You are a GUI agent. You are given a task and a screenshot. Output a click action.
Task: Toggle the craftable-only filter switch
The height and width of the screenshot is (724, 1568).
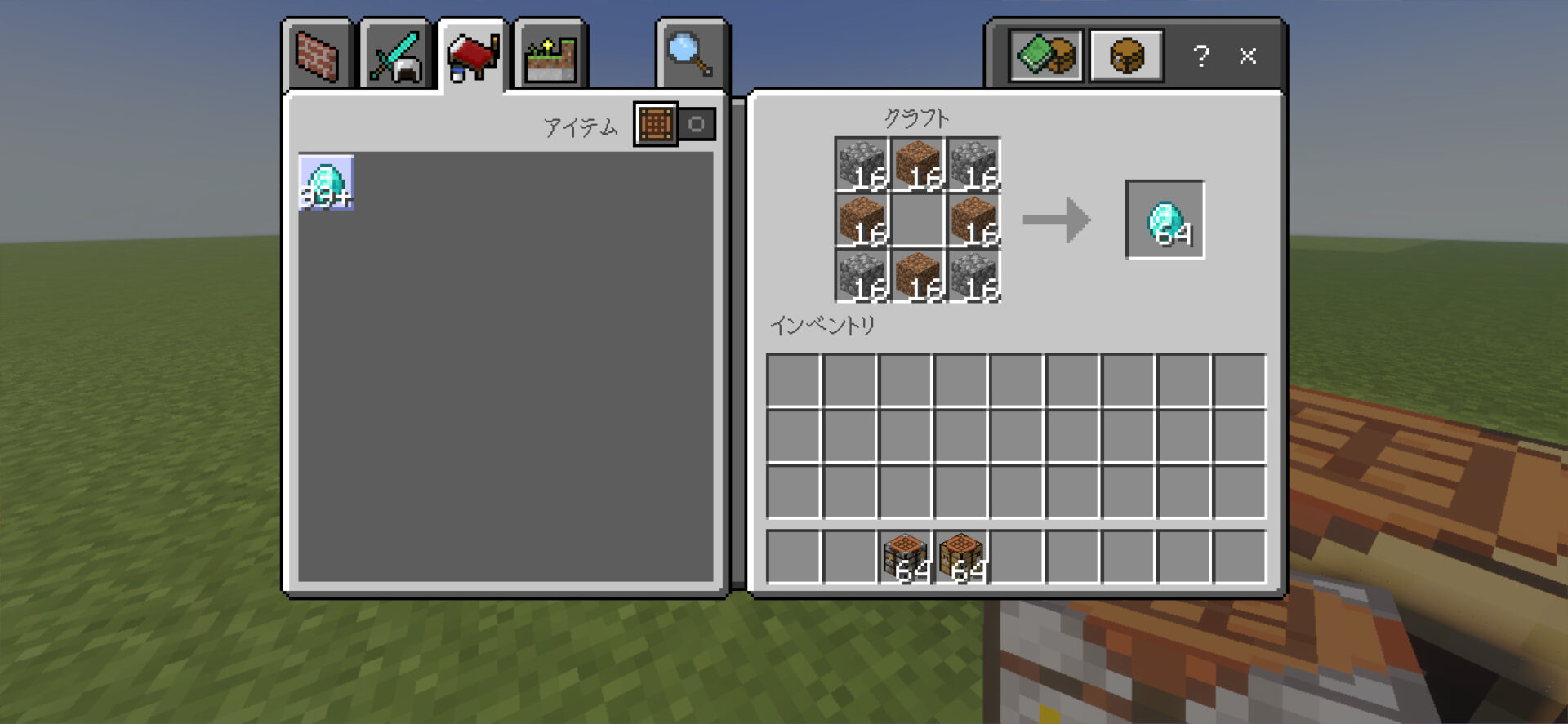pyautogui.click(x=675, y=125)
